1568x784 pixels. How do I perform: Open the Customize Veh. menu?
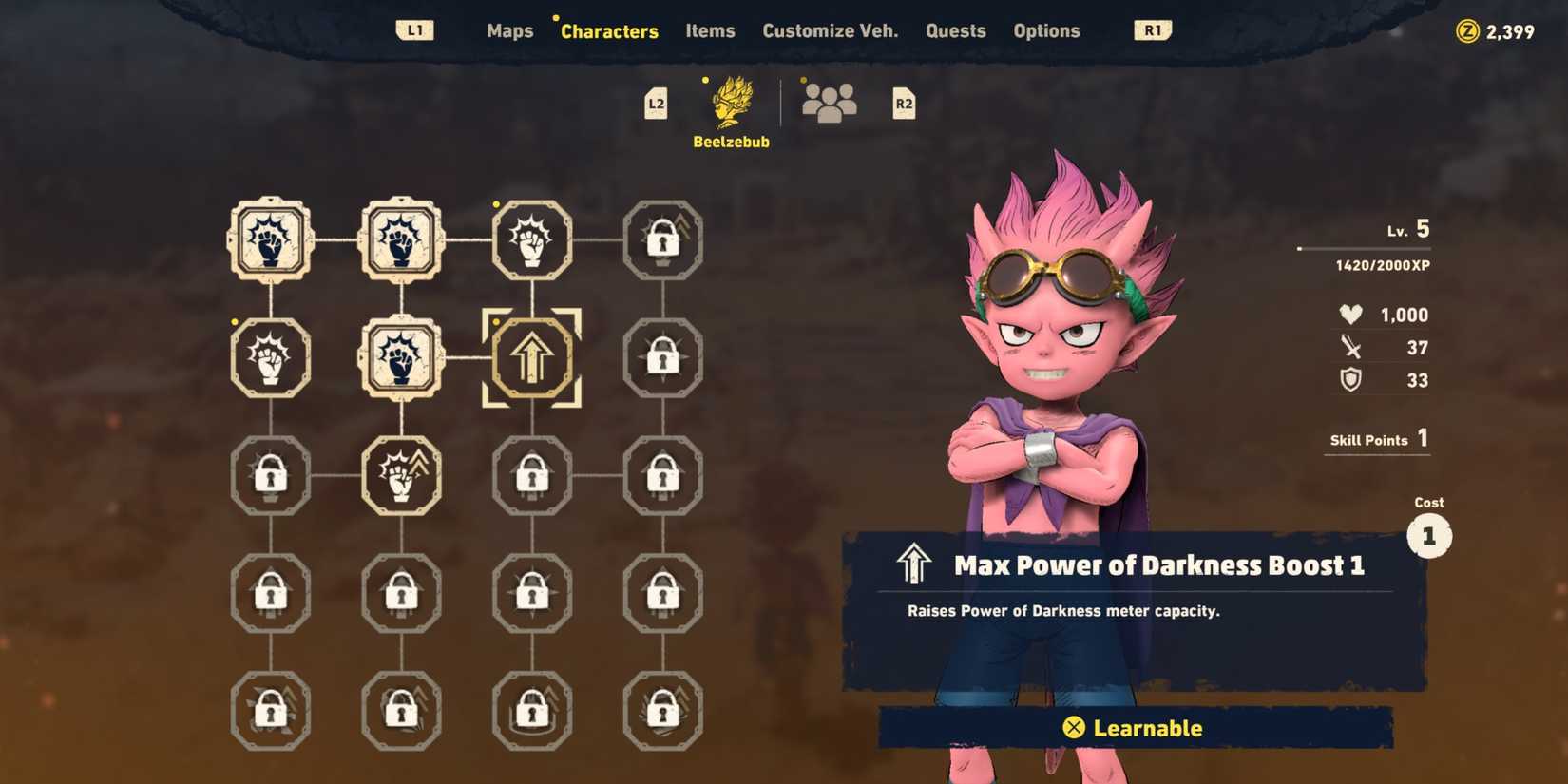tap(830, 30)
